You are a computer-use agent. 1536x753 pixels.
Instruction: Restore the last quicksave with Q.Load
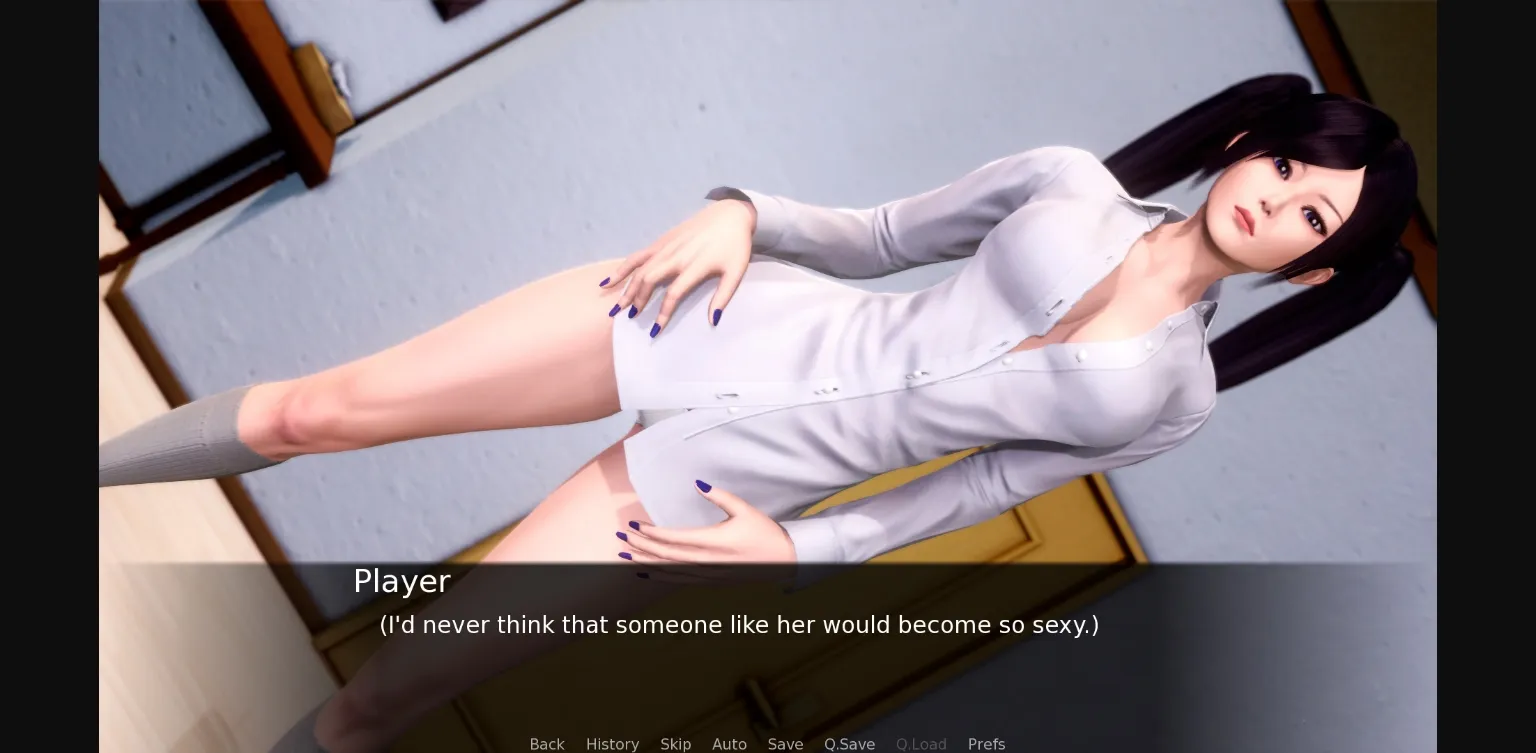[921, 744]
